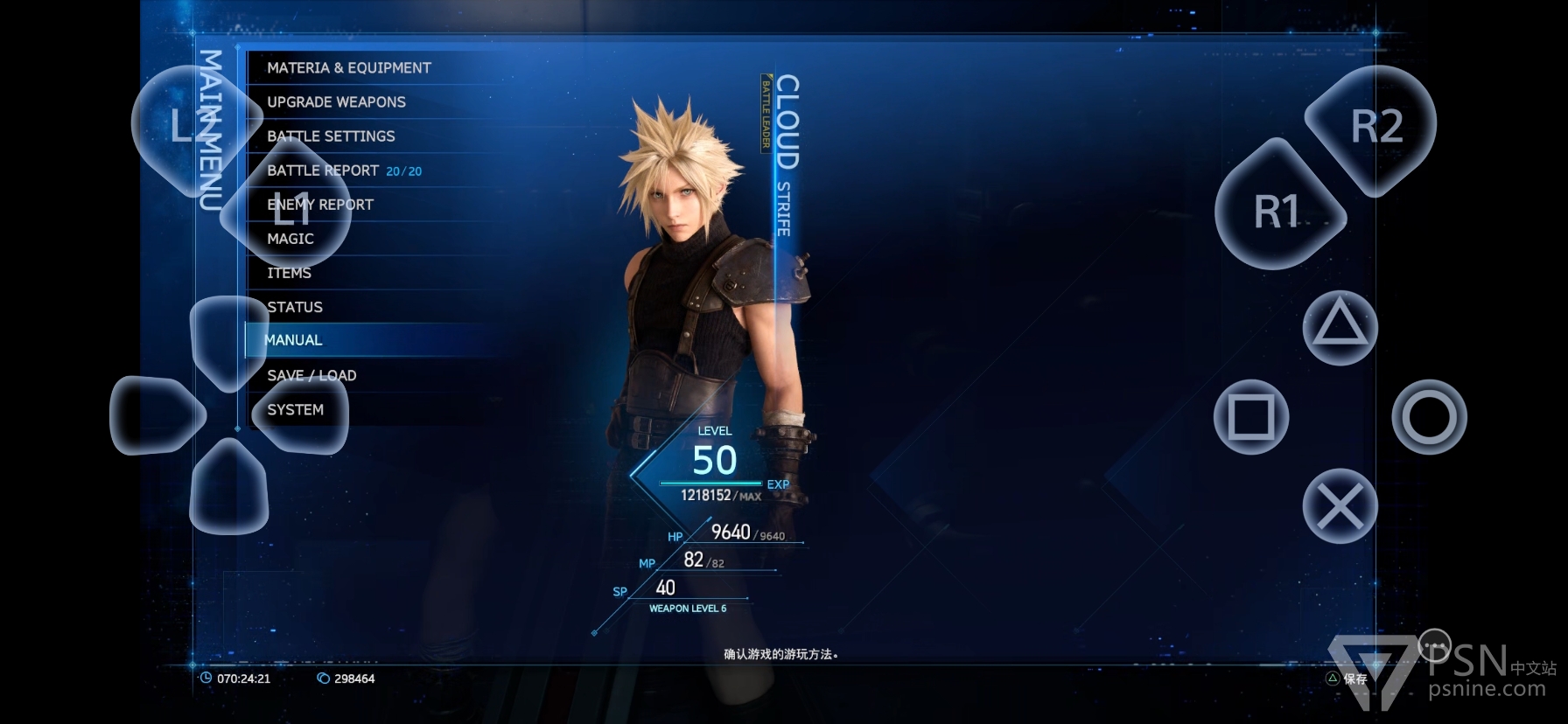Tap the square overlay button
Viewport: 1568px width, 724px height.
tap(1251, 417)
